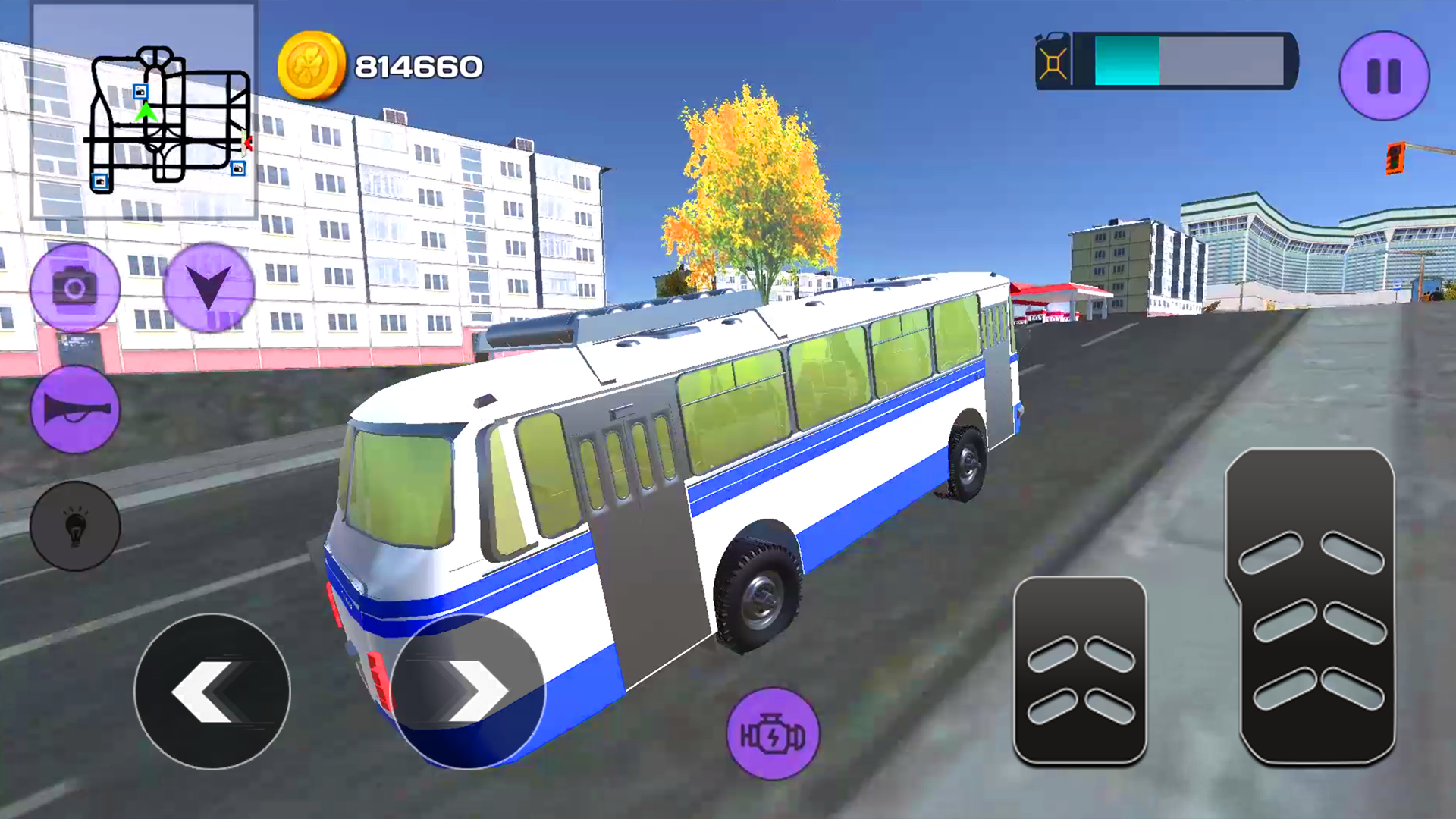Toggle the horn button on
The width and height of the screenshot is (1456, 819).
(74, 409)
